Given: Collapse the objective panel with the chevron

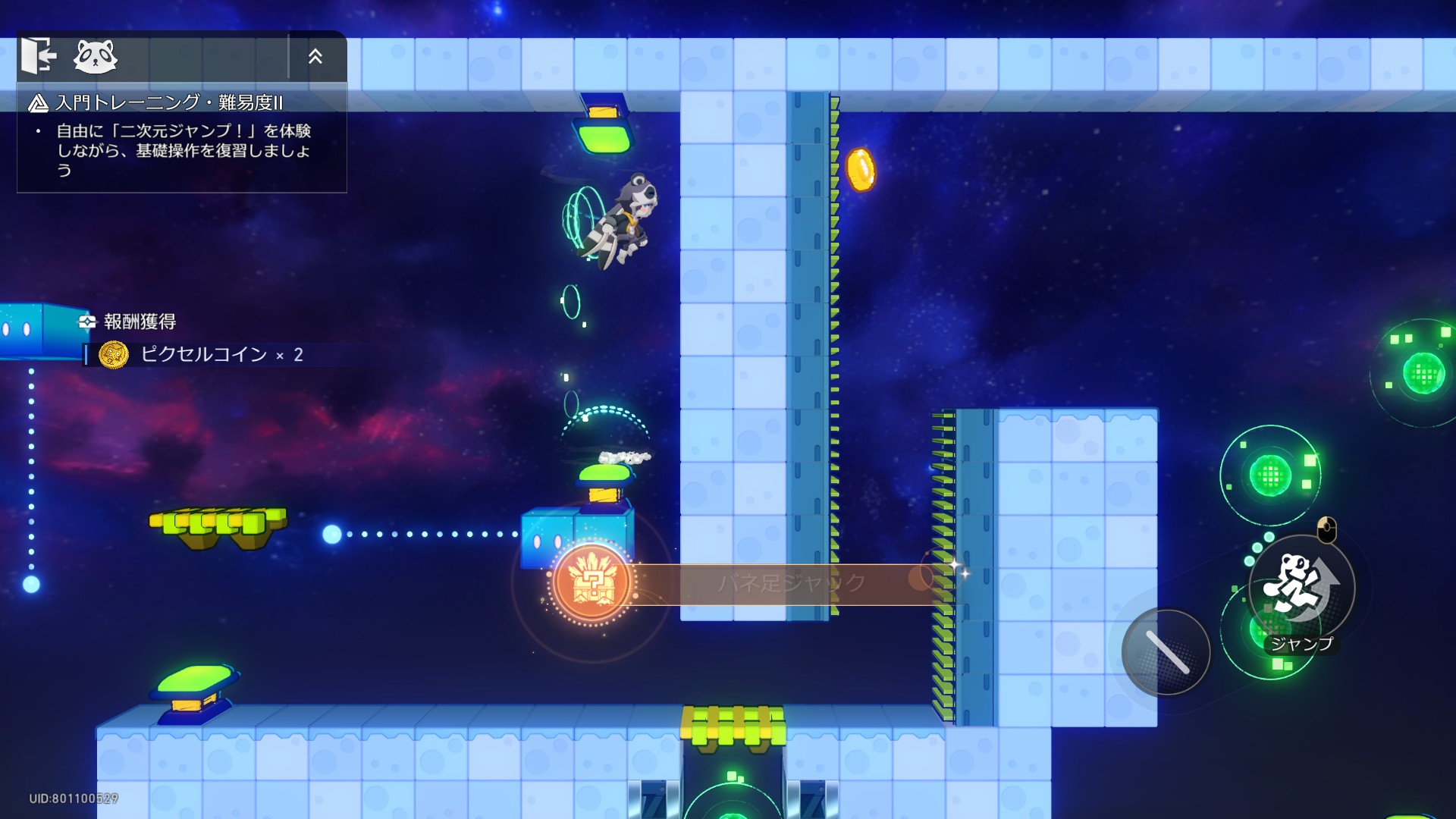Looking at the screenshot, I should tap(315, 56).
